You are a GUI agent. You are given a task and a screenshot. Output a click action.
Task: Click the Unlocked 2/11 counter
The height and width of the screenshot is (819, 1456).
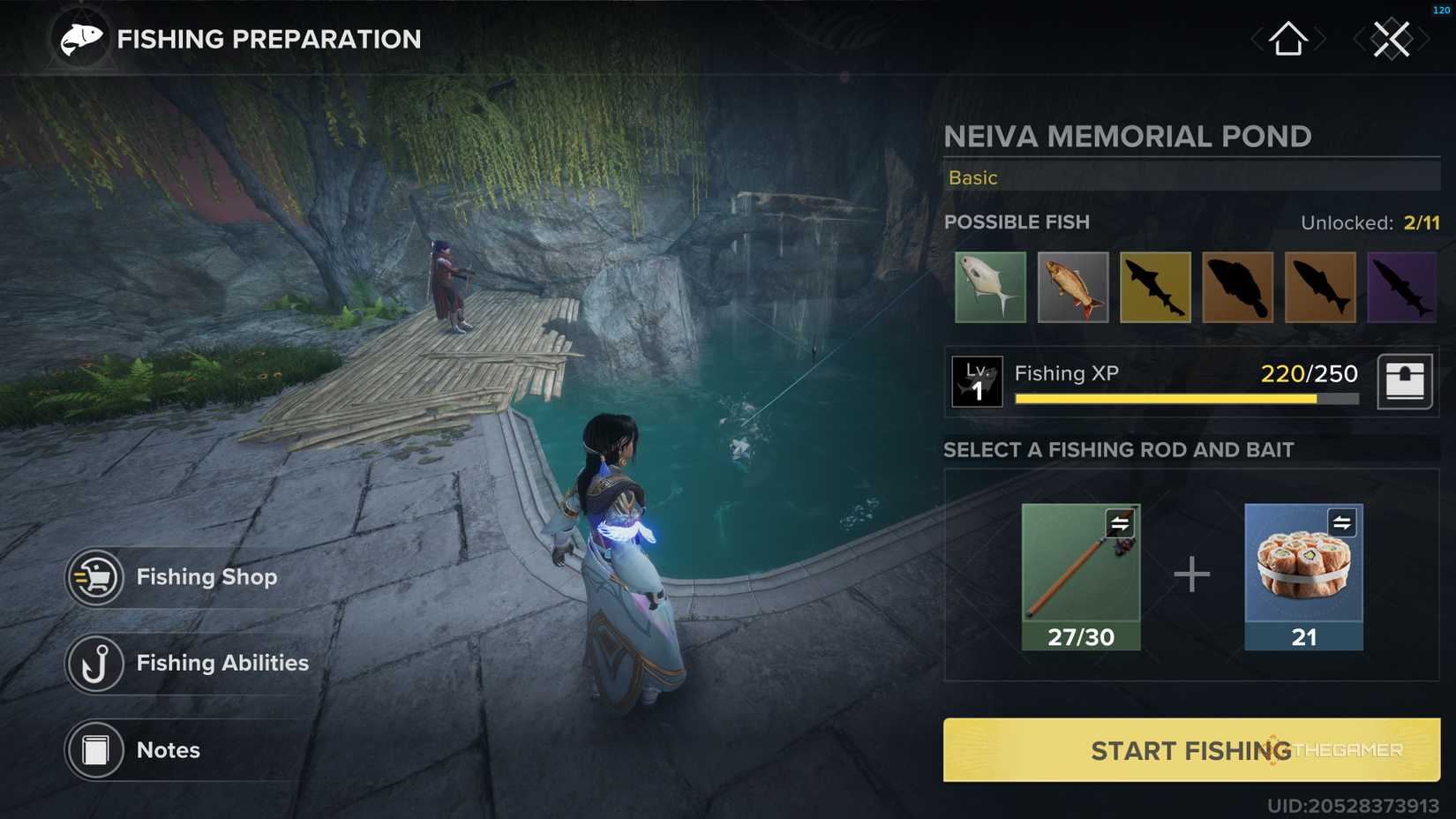(1370, 222)
